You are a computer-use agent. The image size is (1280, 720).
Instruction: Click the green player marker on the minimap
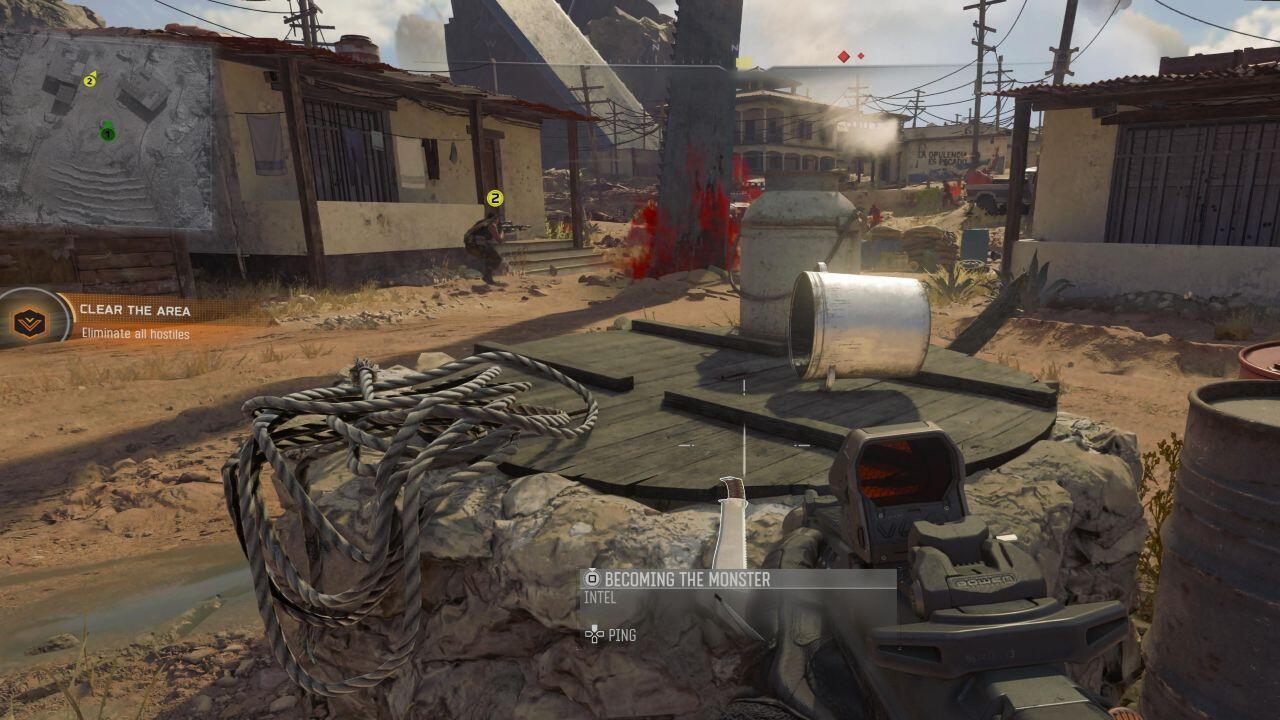[x=107, y=132]
